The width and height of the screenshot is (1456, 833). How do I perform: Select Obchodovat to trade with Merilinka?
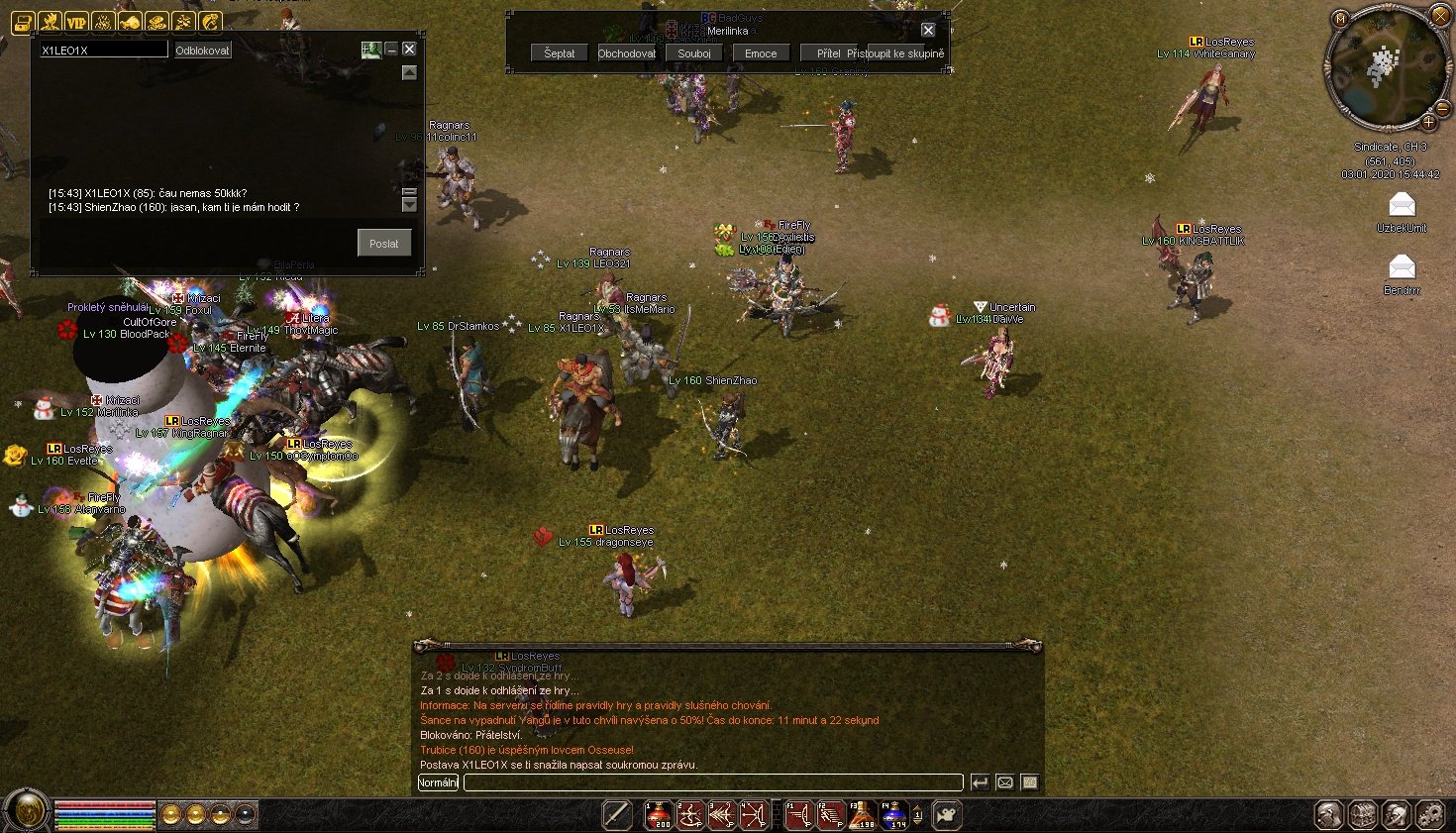pyautogui.click(x=626, y=53)
